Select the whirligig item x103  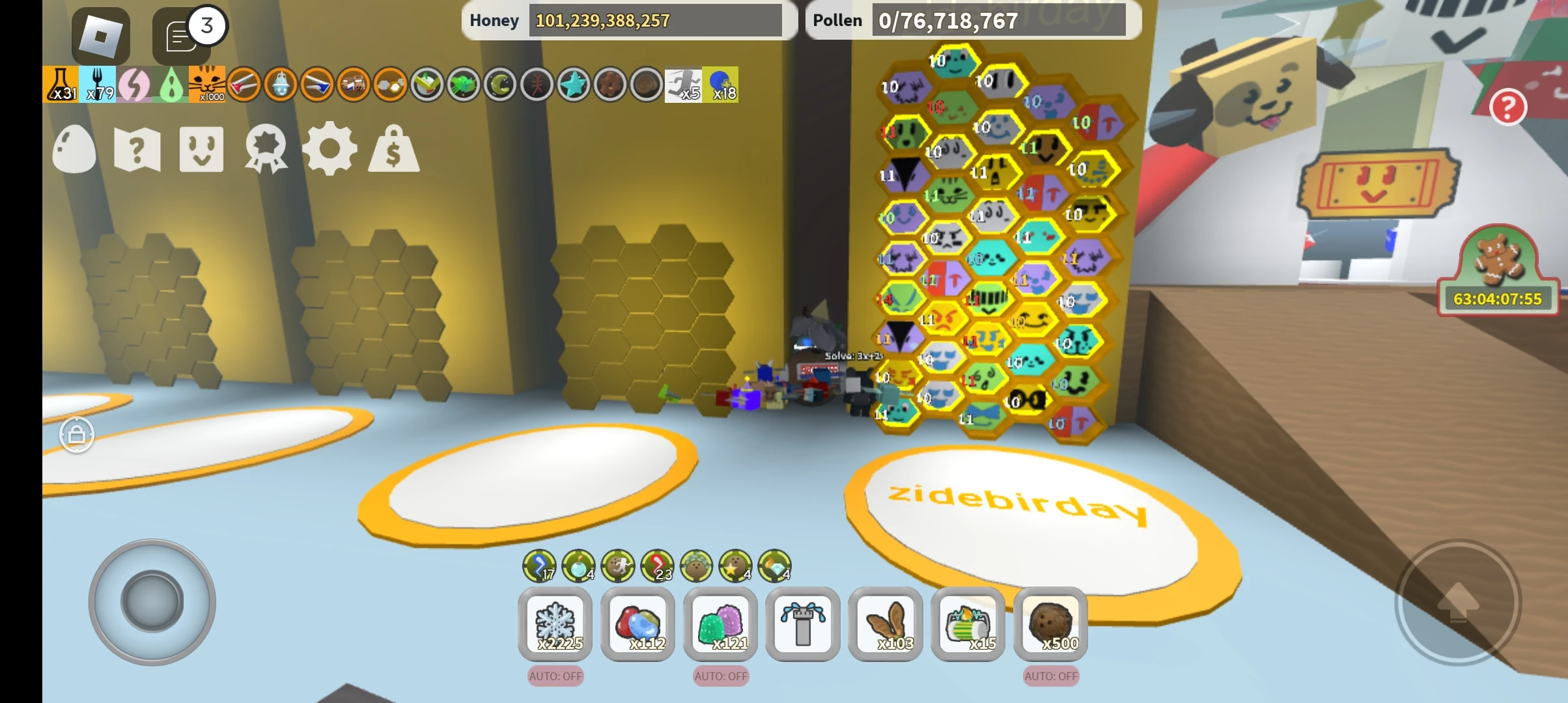click(886, 624)
